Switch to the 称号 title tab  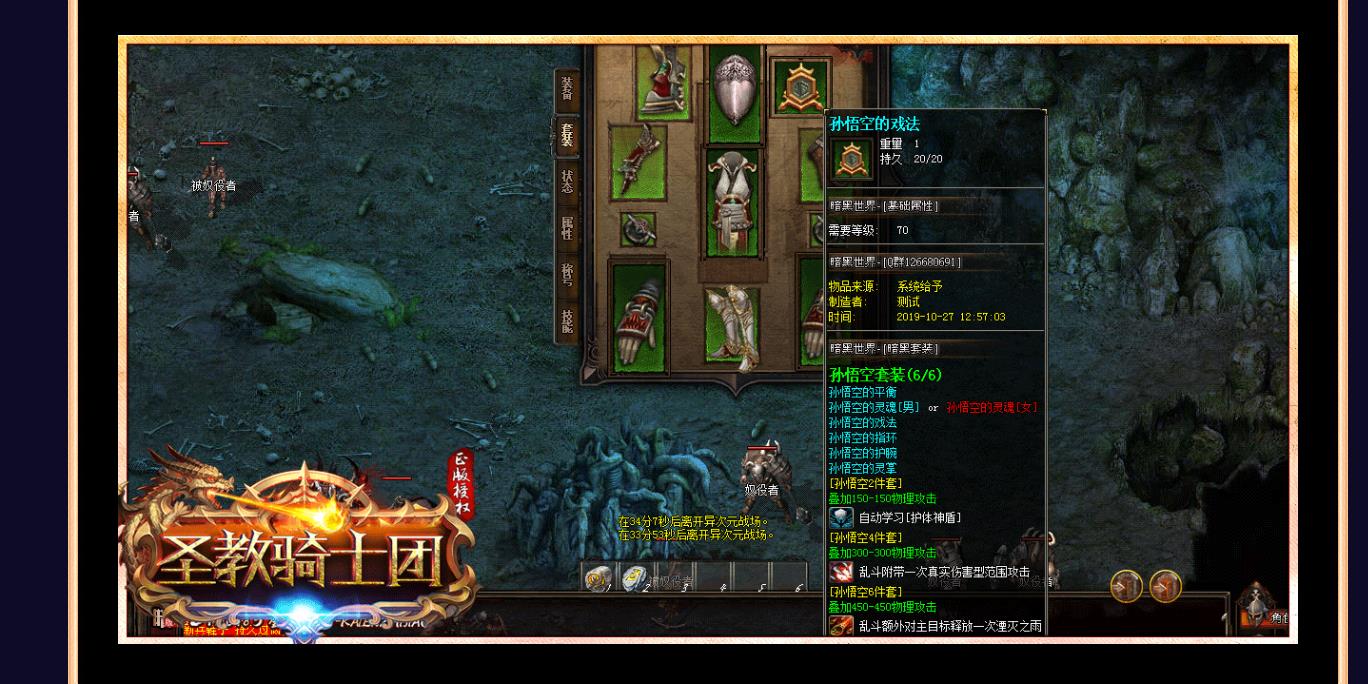click(x=567, y=275)
